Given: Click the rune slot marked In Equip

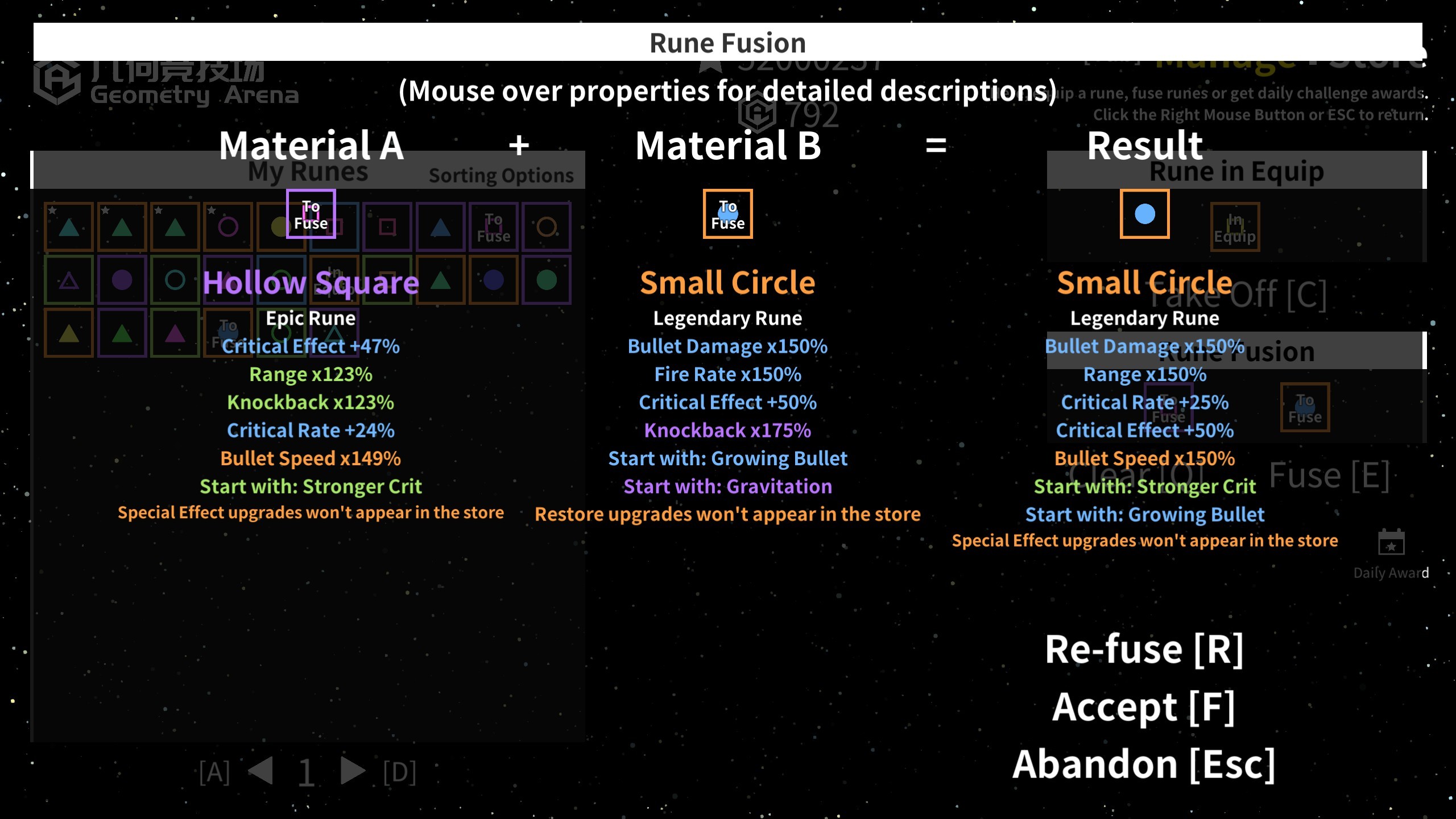Looking at the screenshot, I should tap(1234, 226).
